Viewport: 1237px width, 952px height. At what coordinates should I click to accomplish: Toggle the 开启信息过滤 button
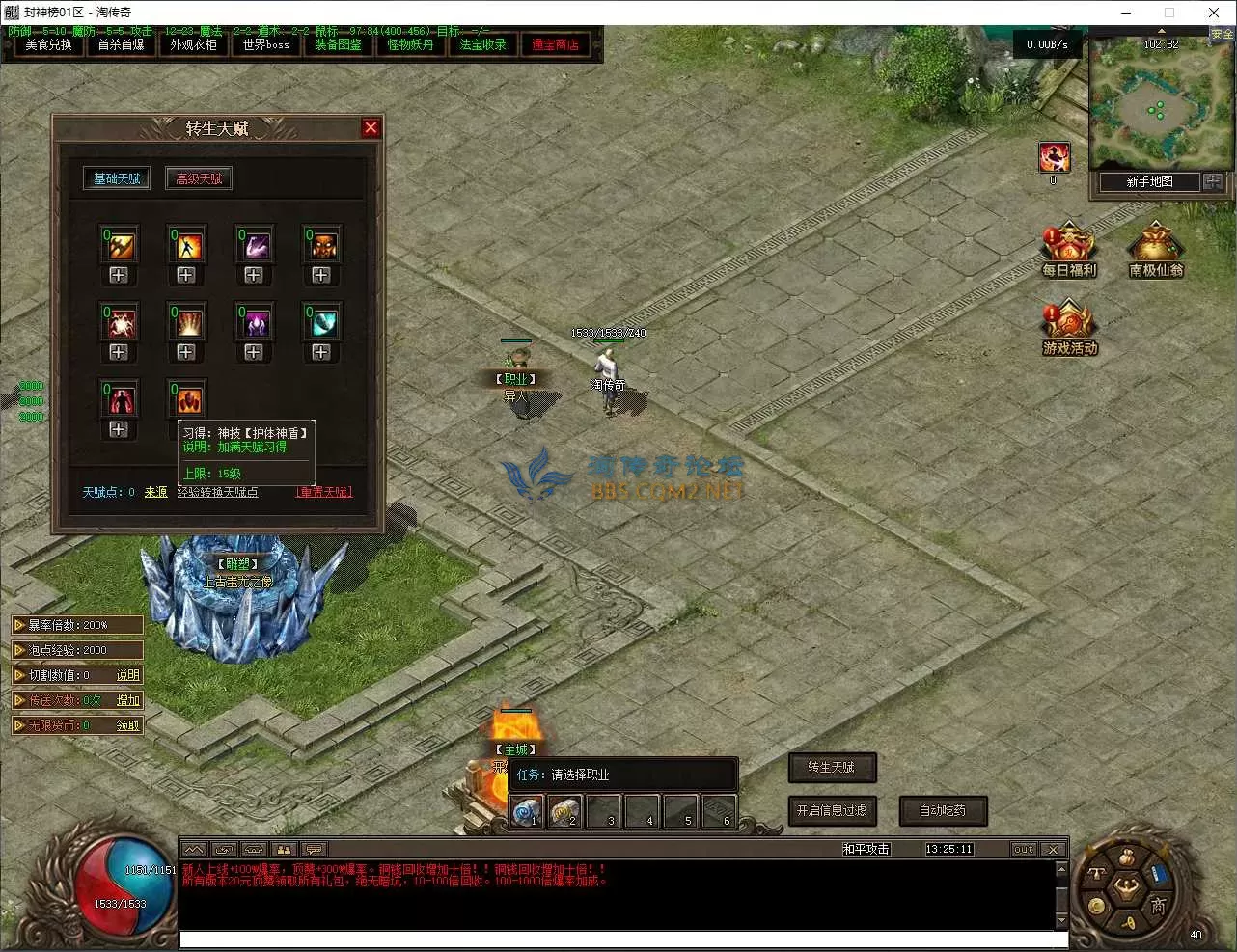pos(832,811)
